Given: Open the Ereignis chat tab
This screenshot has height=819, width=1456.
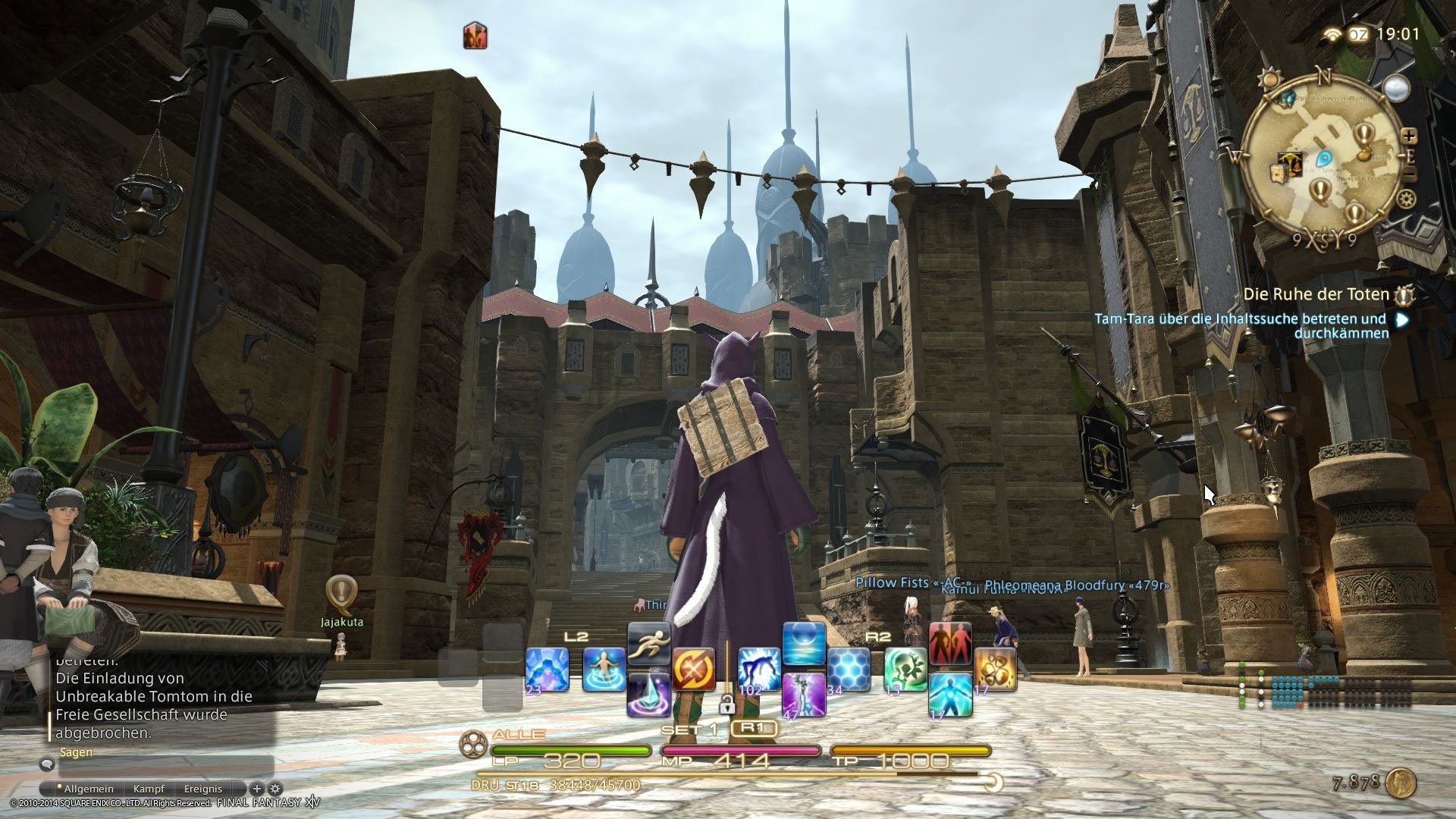Looking at the screenshot, I should coord(202,789).
